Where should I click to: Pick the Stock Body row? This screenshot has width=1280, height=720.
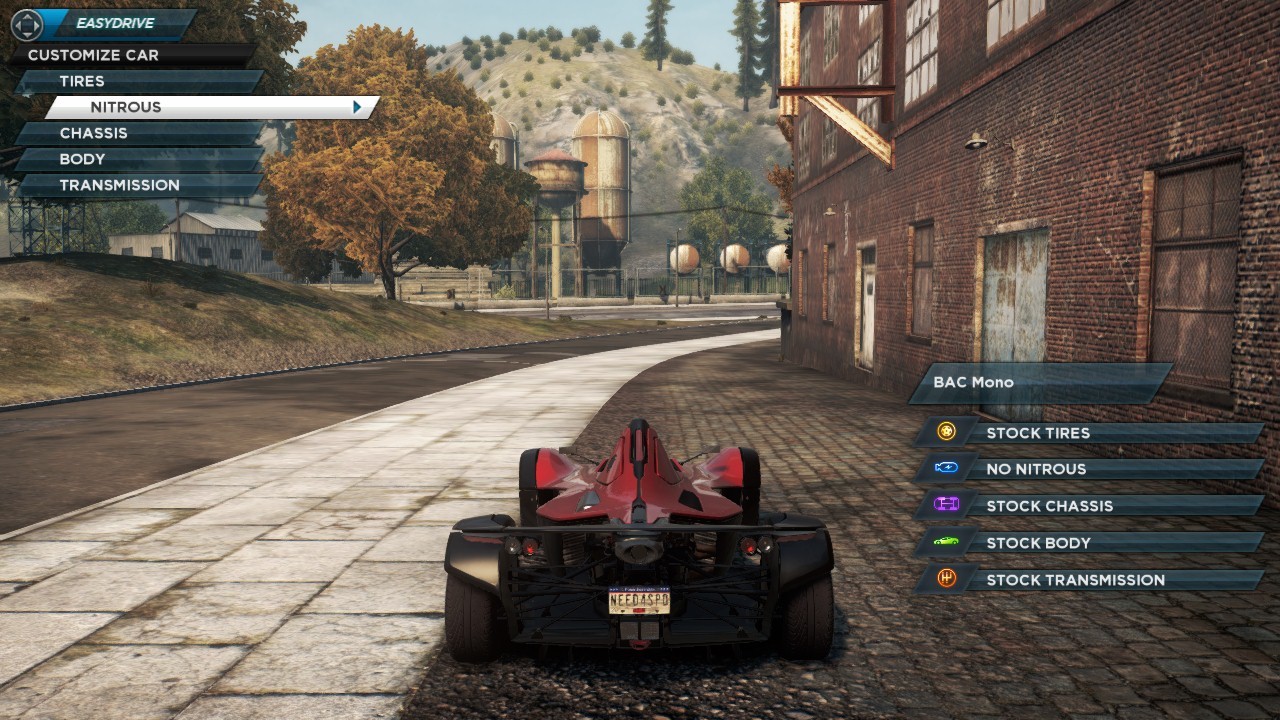(1088, 543)
